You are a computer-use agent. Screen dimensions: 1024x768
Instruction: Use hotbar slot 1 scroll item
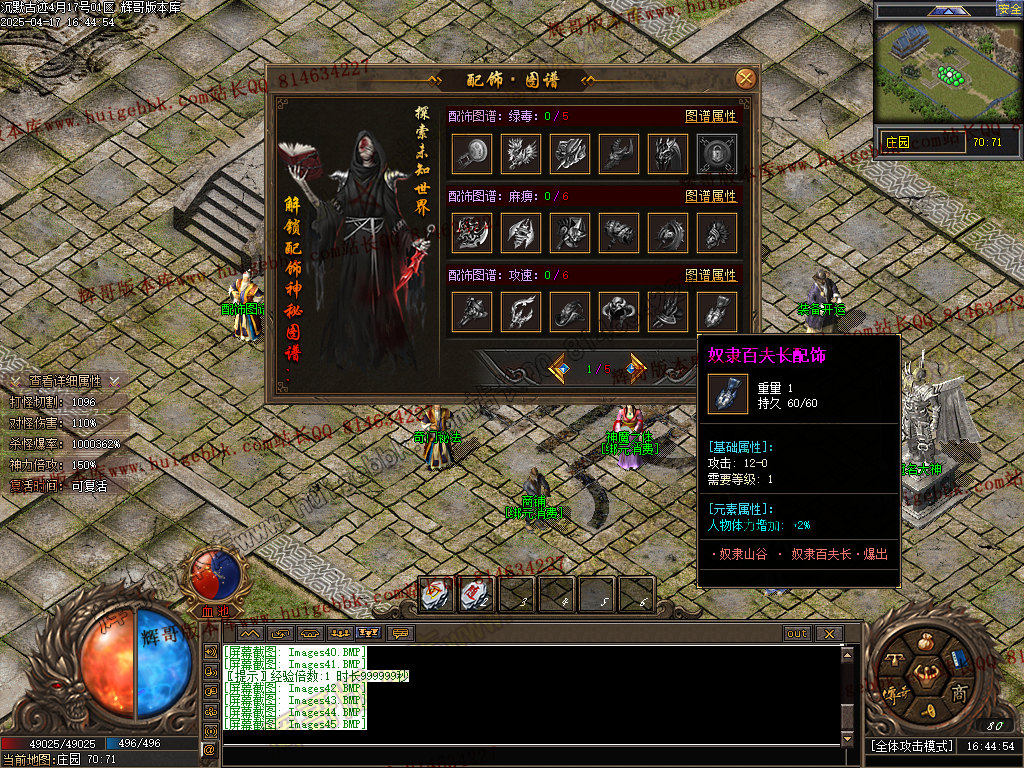pyautogui.click(x=436, y=595)
